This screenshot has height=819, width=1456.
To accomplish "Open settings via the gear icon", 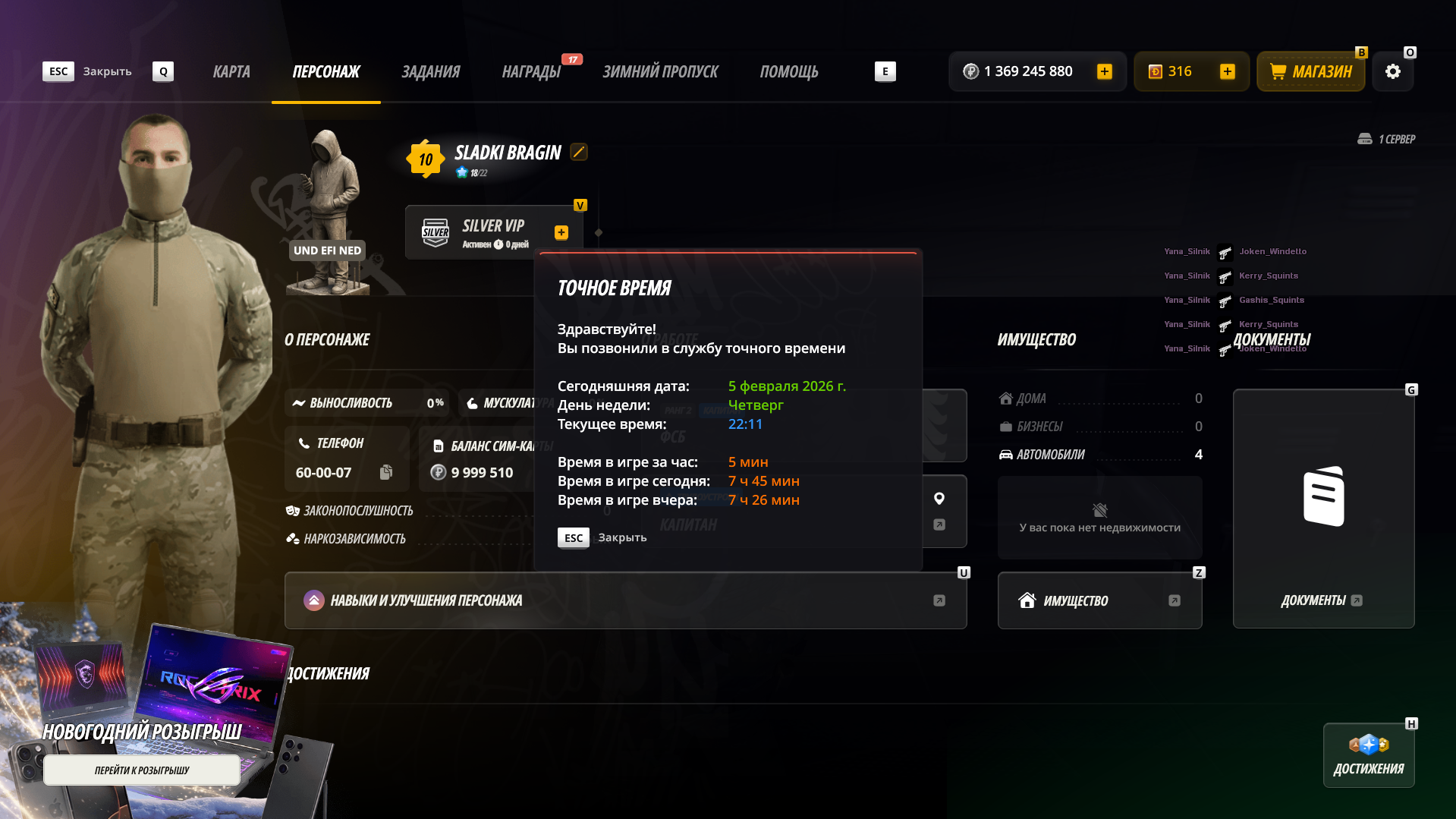I will 1393,71.
